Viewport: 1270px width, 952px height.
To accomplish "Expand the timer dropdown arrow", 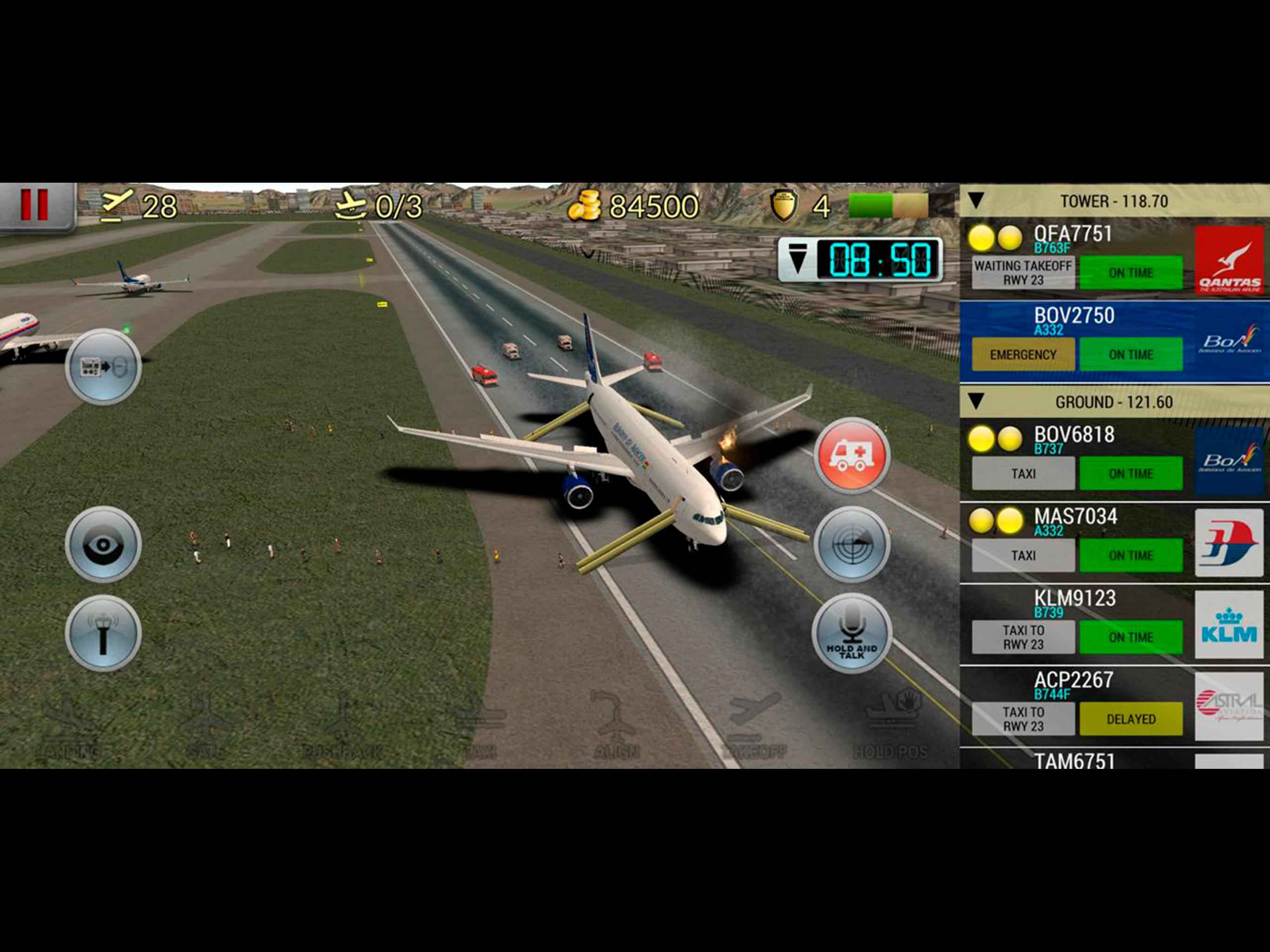I will point(798,258).
